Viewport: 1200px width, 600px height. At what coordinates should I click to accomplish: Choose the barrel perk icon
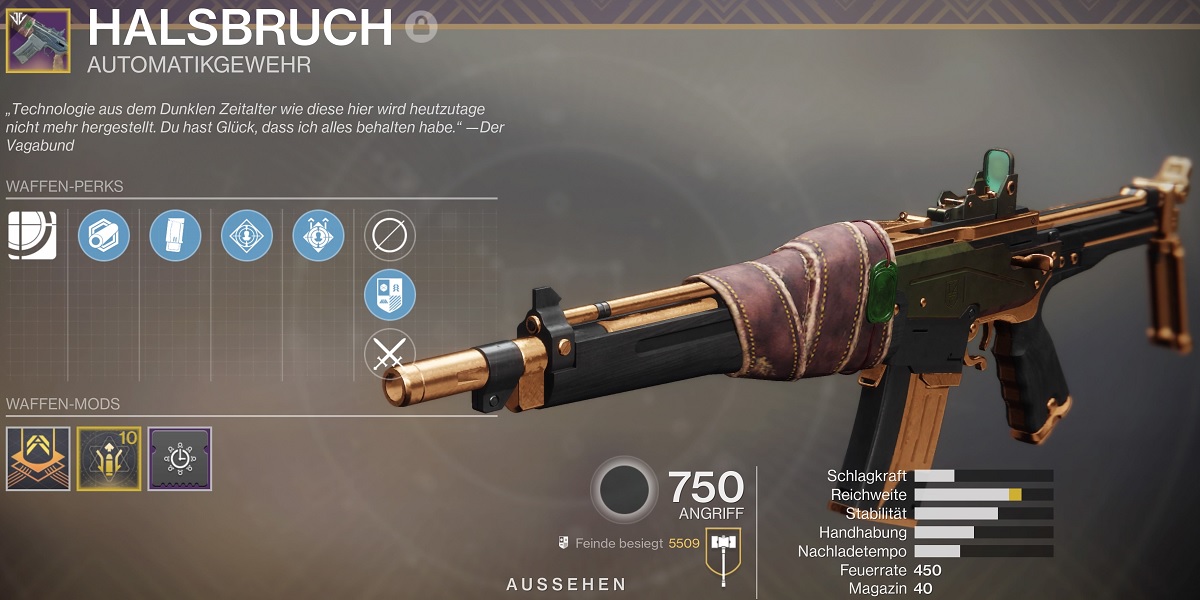click(x=104, y=235)
